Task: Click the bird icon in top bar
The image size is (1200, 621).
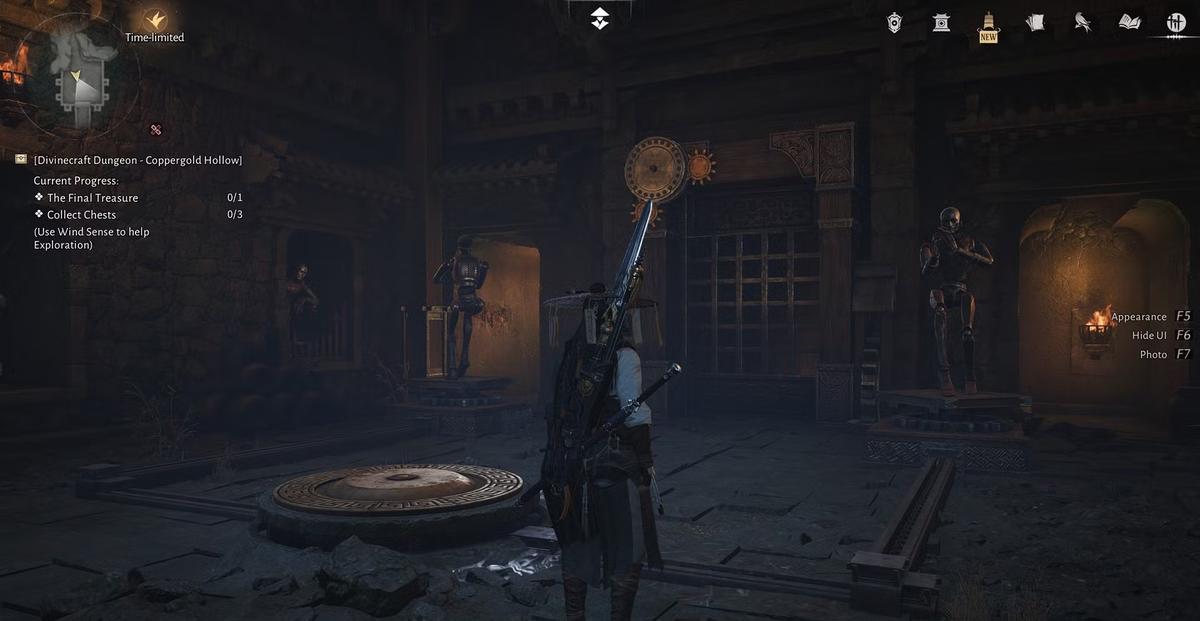Action: point(1082,22)
